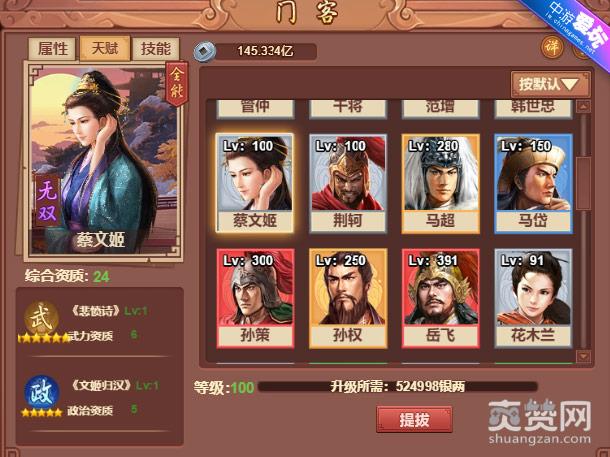The image size is (610, 457).
Task: Tap the 武 talent icon 《悲愤诗》
Action: 40,318
